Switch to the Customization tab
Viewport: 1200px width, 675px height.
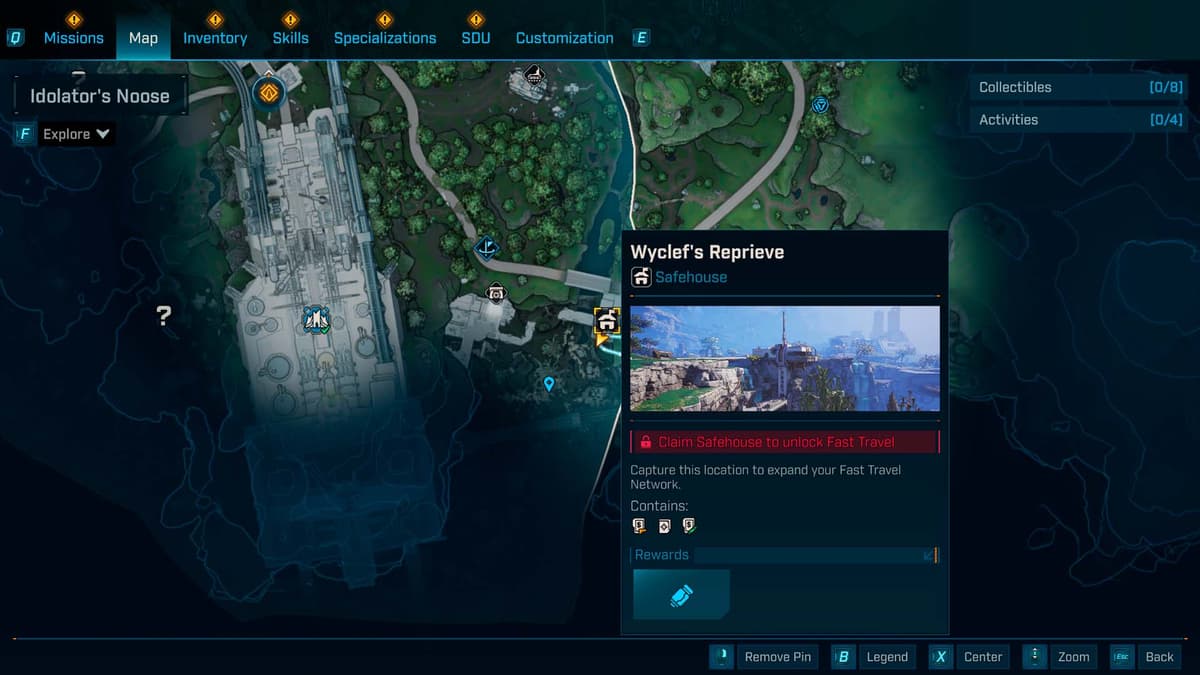coord(564,38)
